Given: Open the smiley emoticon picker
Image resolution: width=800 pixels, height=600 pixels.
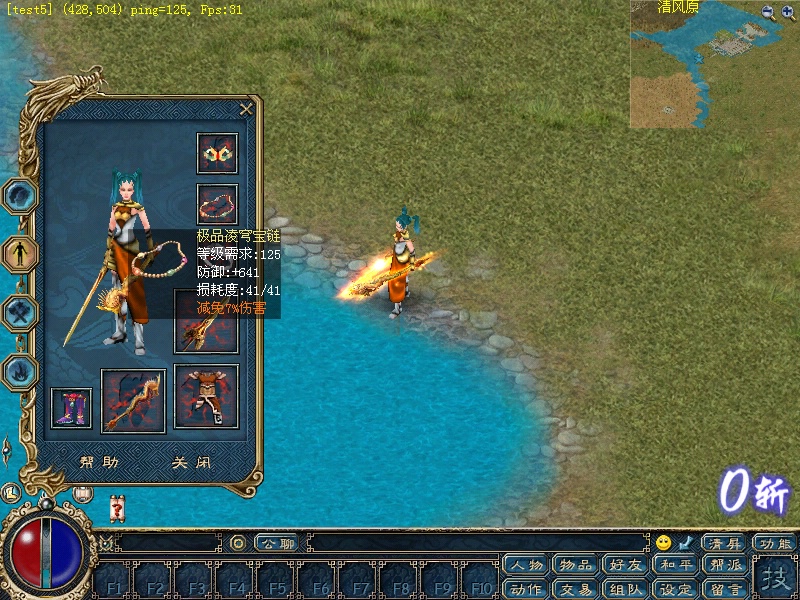Looking at the screenshot, I should tap(663, 543).
